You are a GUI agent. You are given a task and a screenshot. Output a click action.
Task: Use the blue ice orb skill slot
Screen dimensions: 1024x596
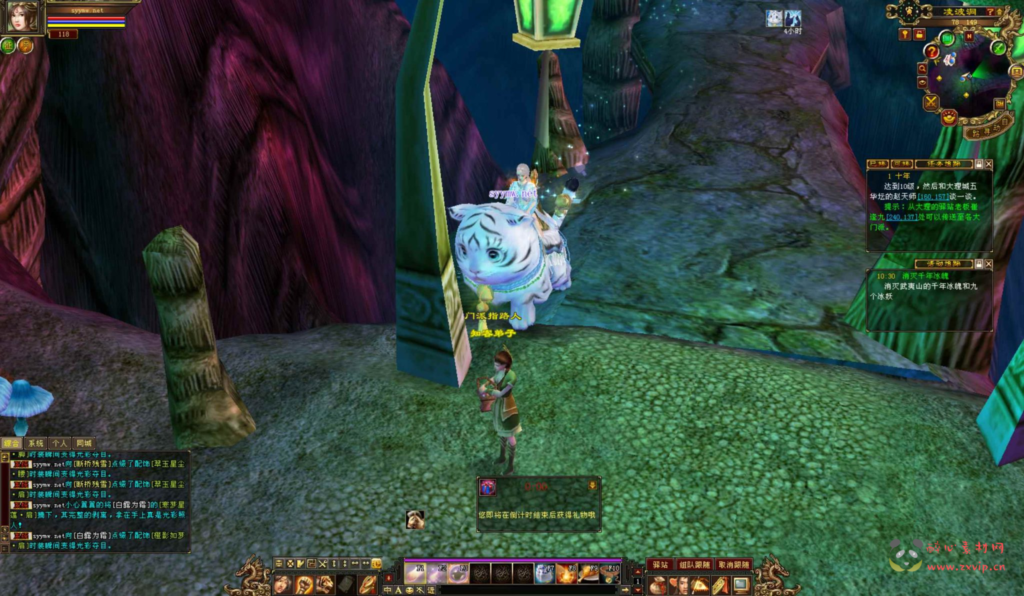point(544,573)
